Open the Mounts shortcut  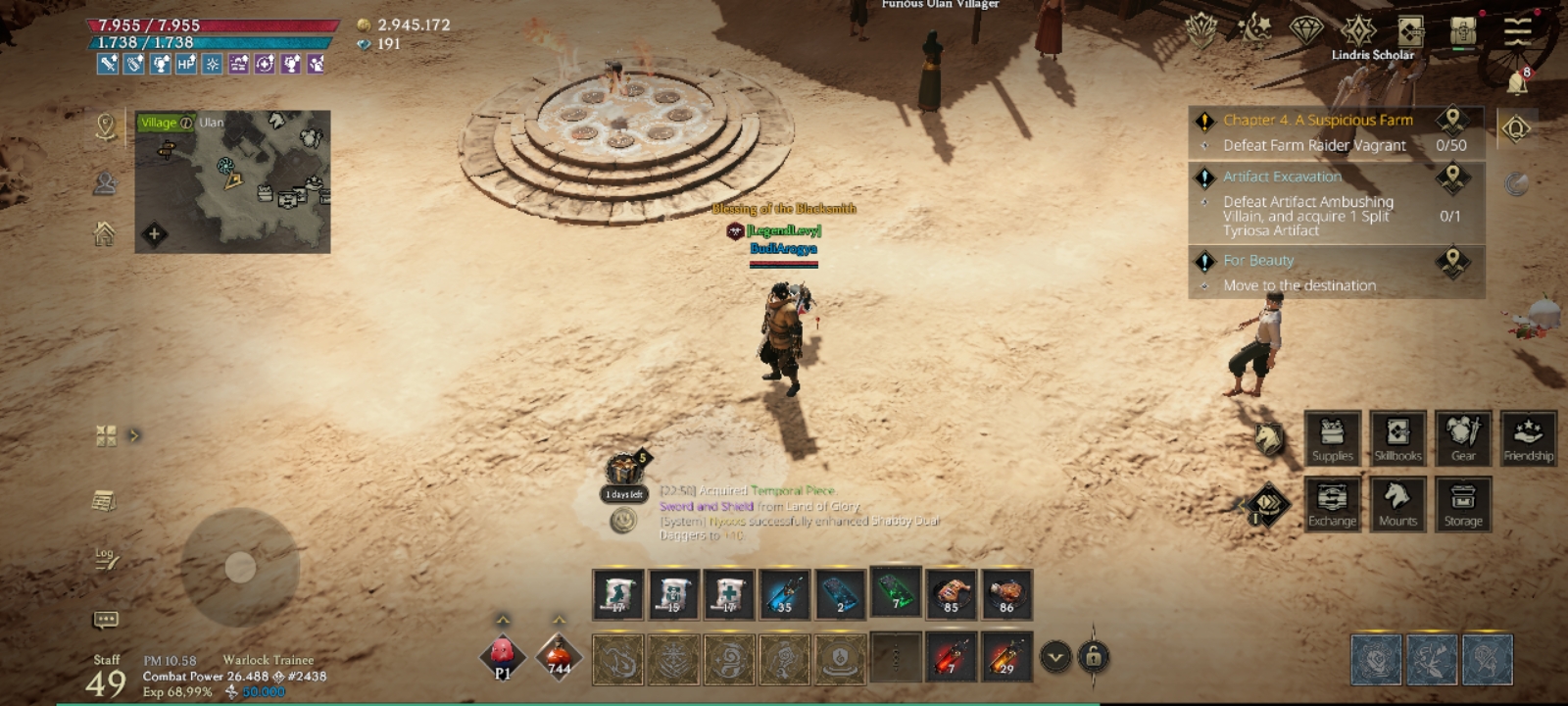(1397, 503)
